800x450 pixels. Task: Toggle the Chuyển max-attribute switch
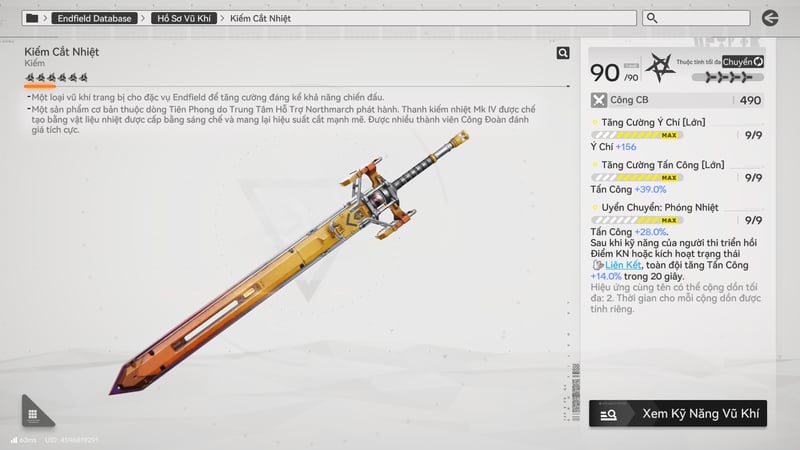(744, 62)
